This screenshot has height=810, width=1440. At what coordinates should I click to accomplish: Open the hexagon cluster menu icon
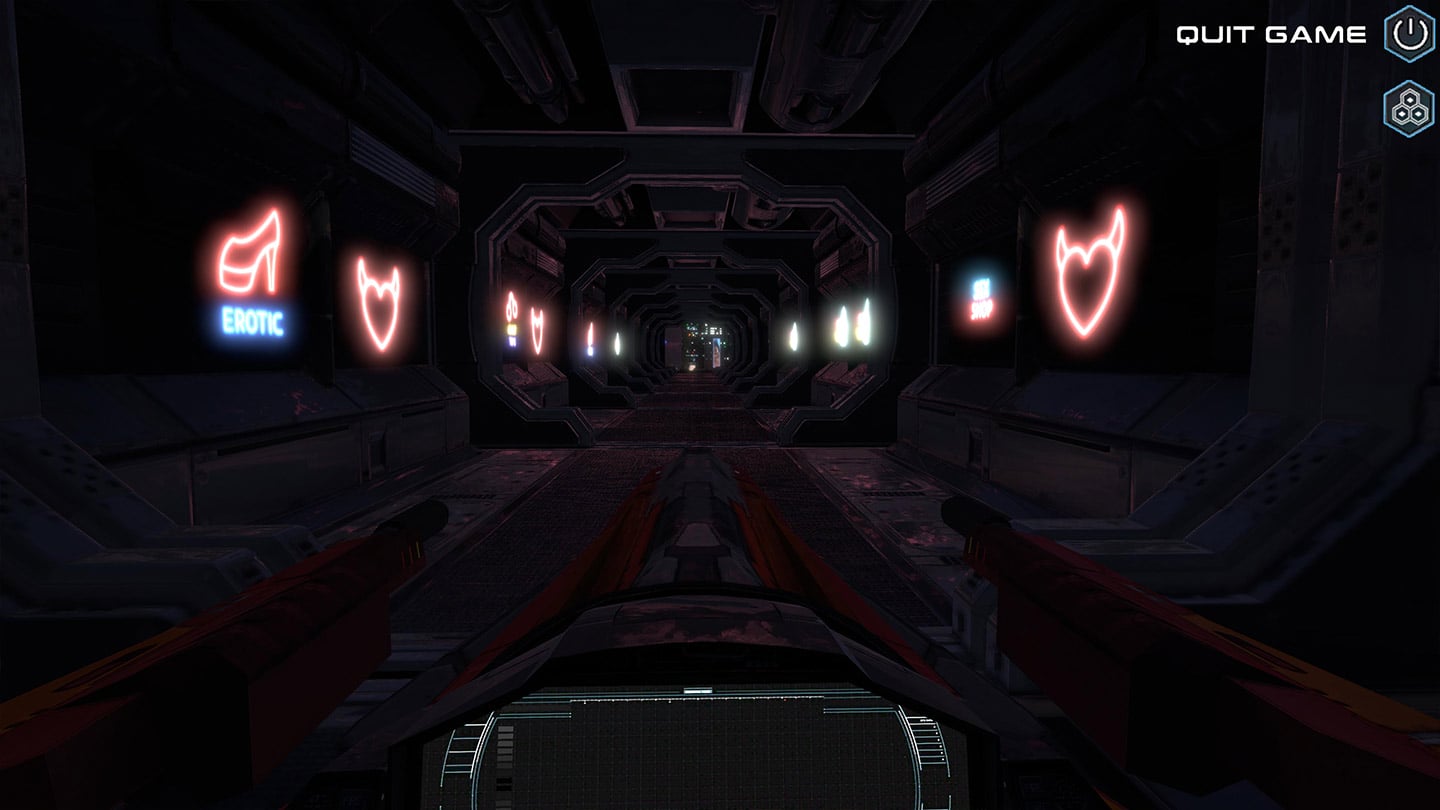tap(1409, 108)
